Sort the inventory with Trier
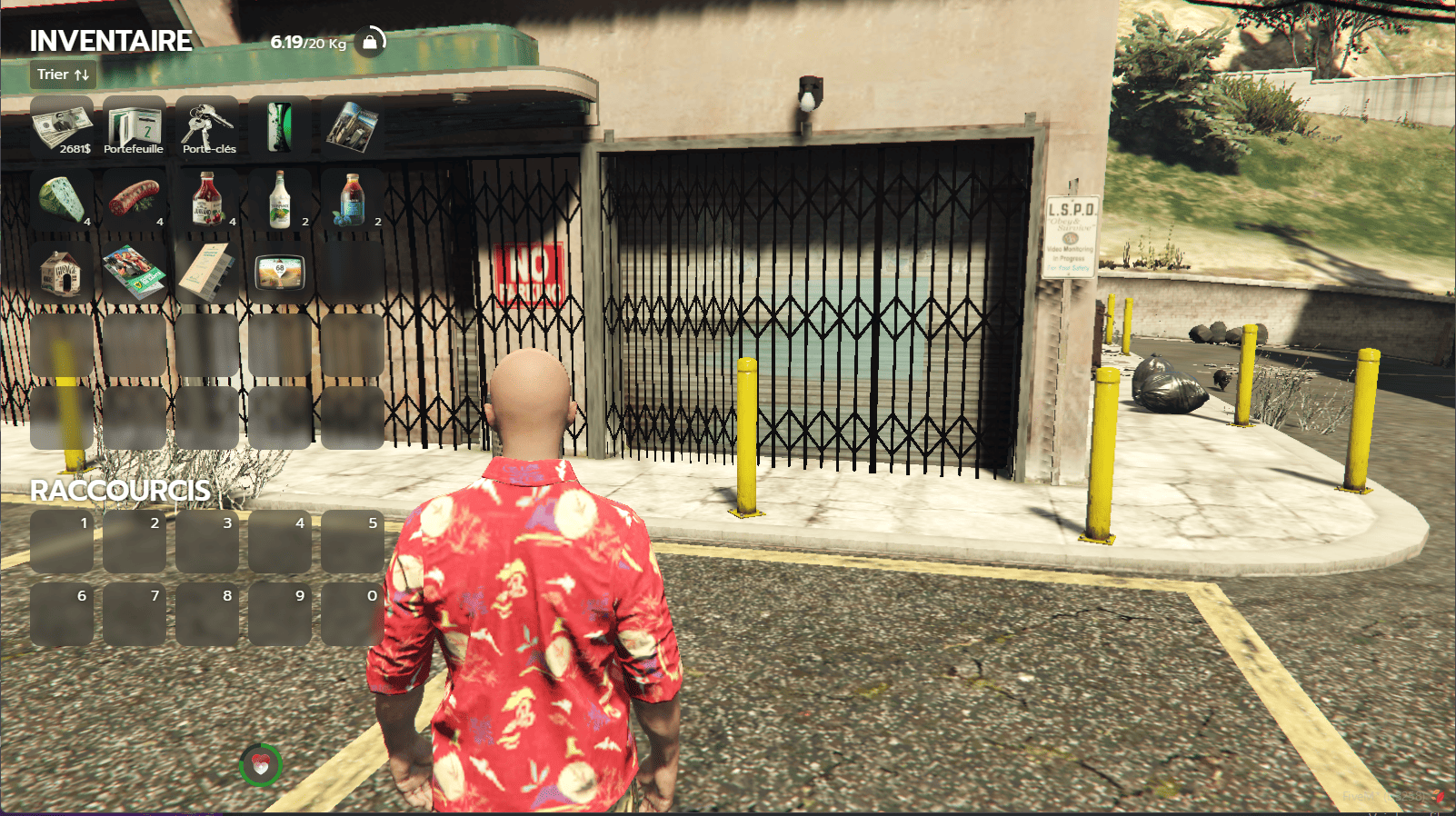1456x816 pixels. click(63, 75)
